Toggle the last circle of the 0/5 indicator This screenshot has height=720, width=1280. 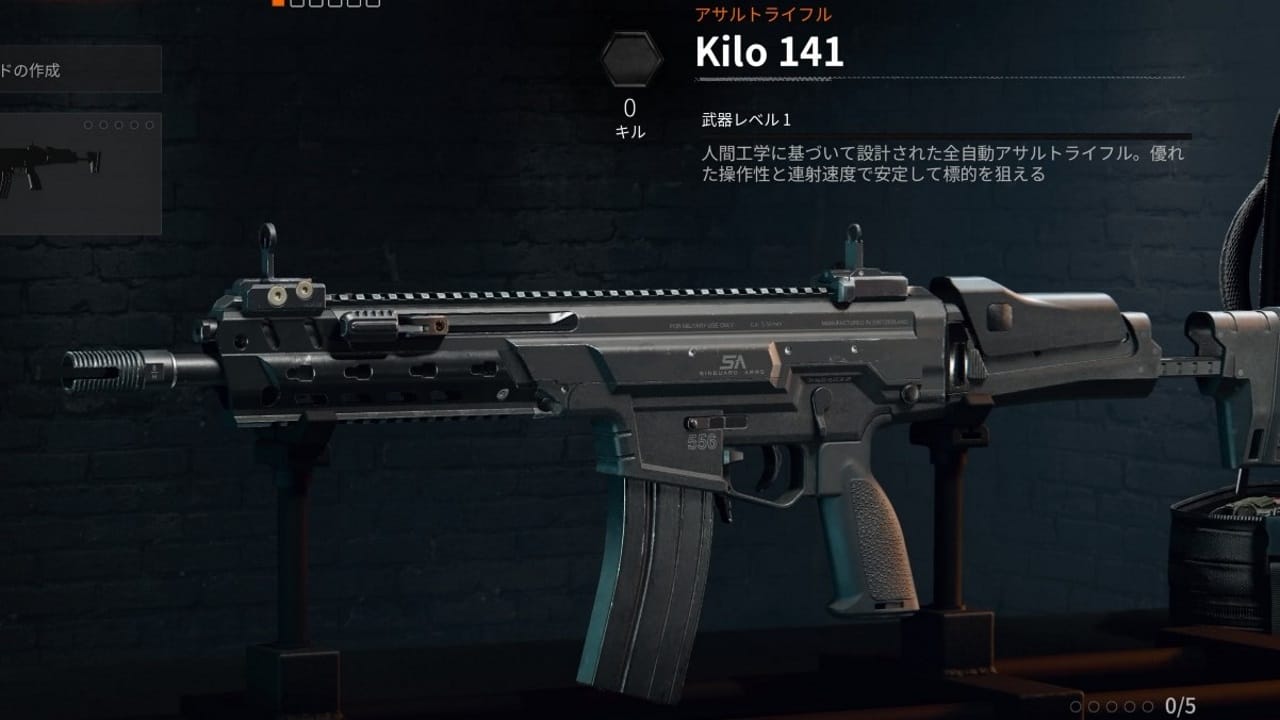click(1148, 705)
